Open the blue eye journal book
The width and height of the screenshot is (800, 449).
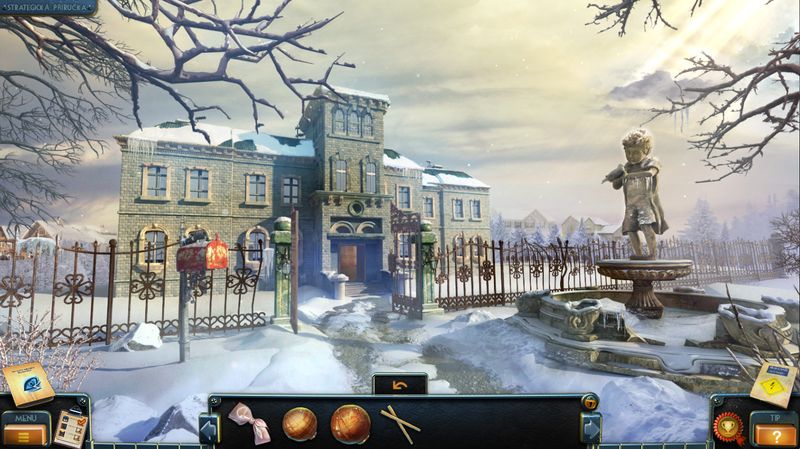coord(28,383)
